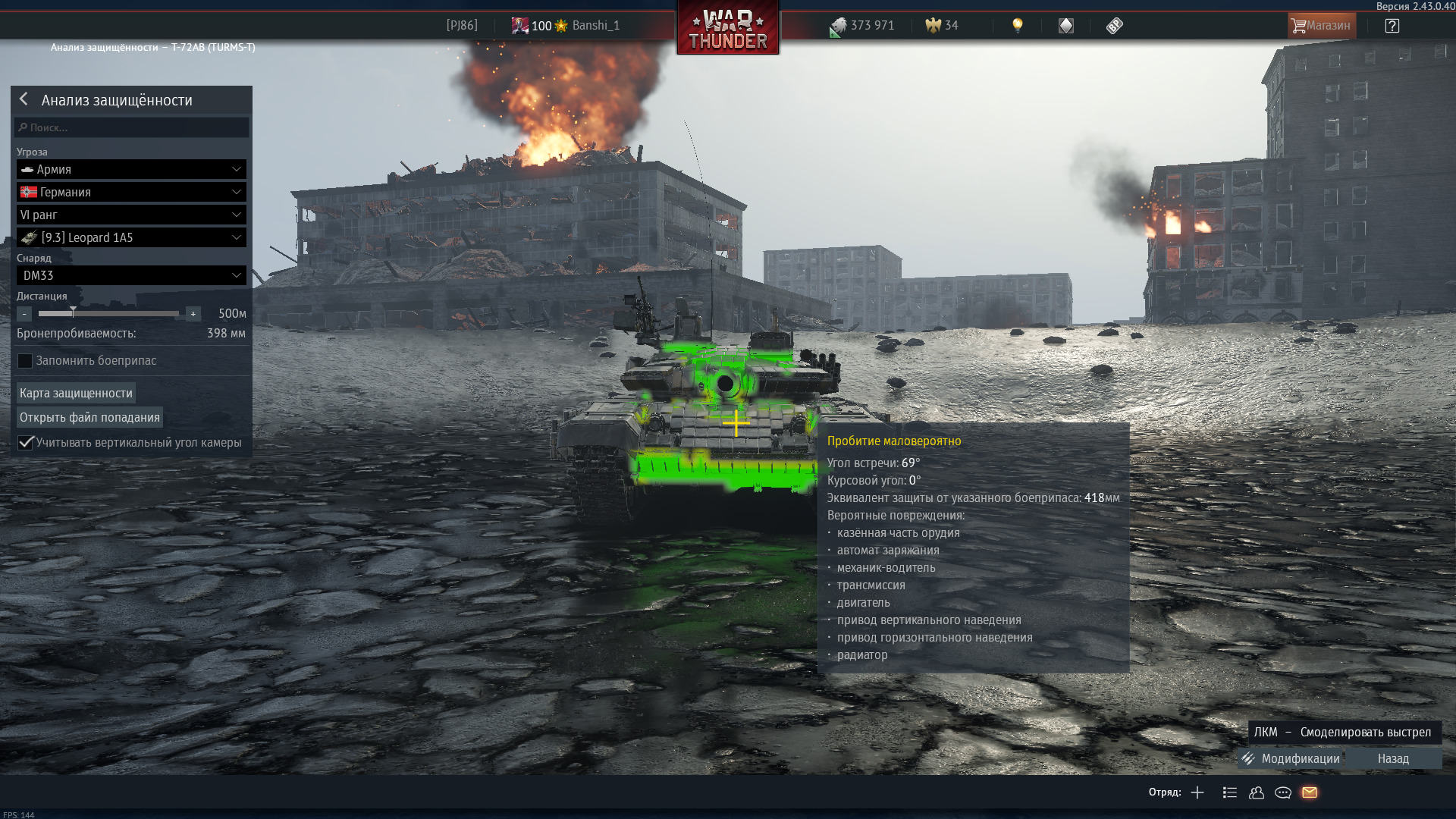Open the help question mark icon
The image size is (1456, 819).
[x=1392, y=25]
